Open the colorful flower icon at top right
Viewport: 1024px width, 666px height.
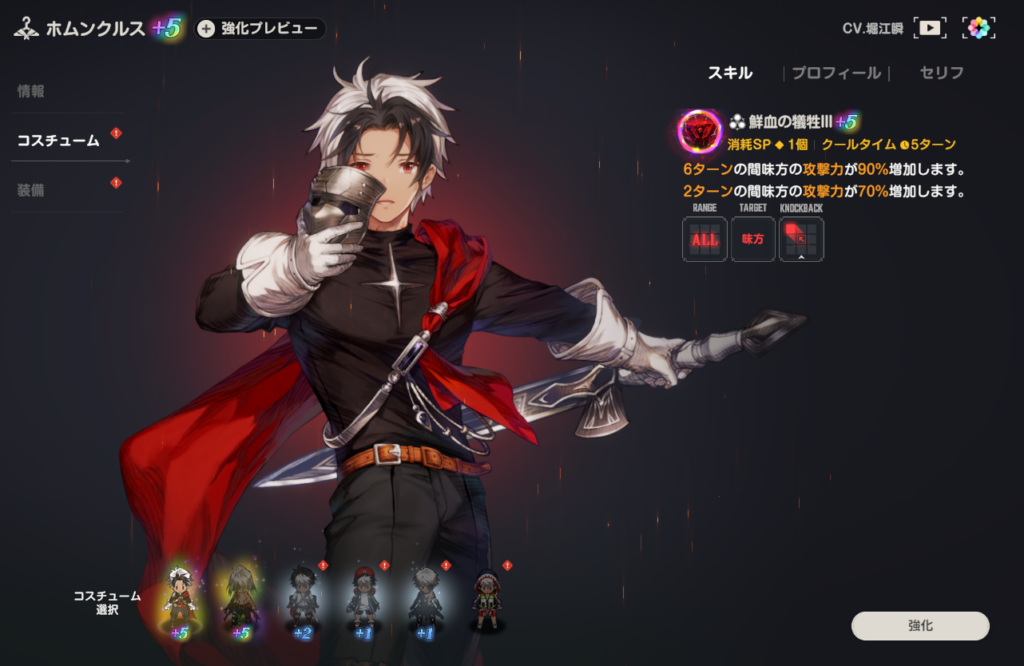click(x=979, y=28)
